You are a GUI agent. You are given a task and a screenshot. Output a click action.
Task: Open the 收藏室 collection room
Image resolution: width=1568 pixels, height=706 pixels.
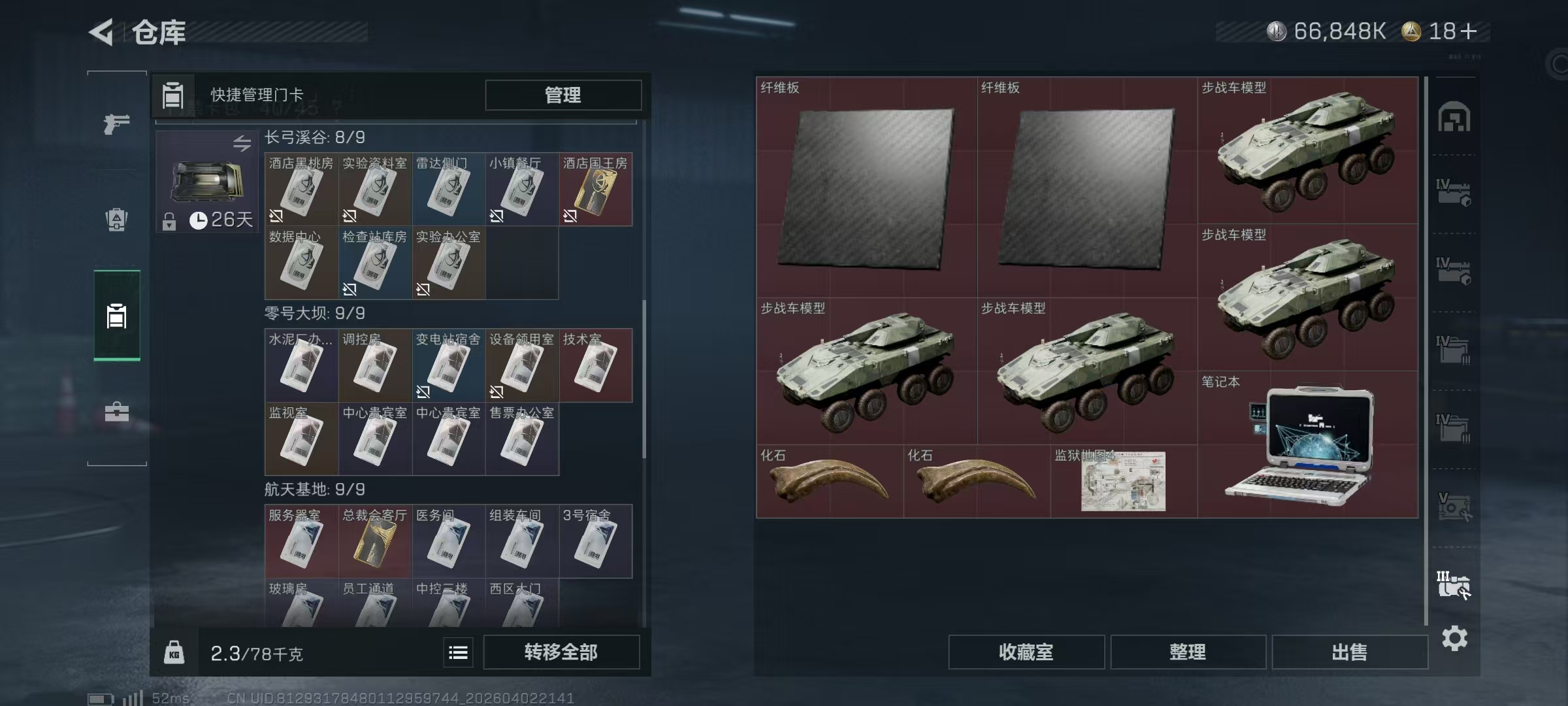coord(1026,652)
